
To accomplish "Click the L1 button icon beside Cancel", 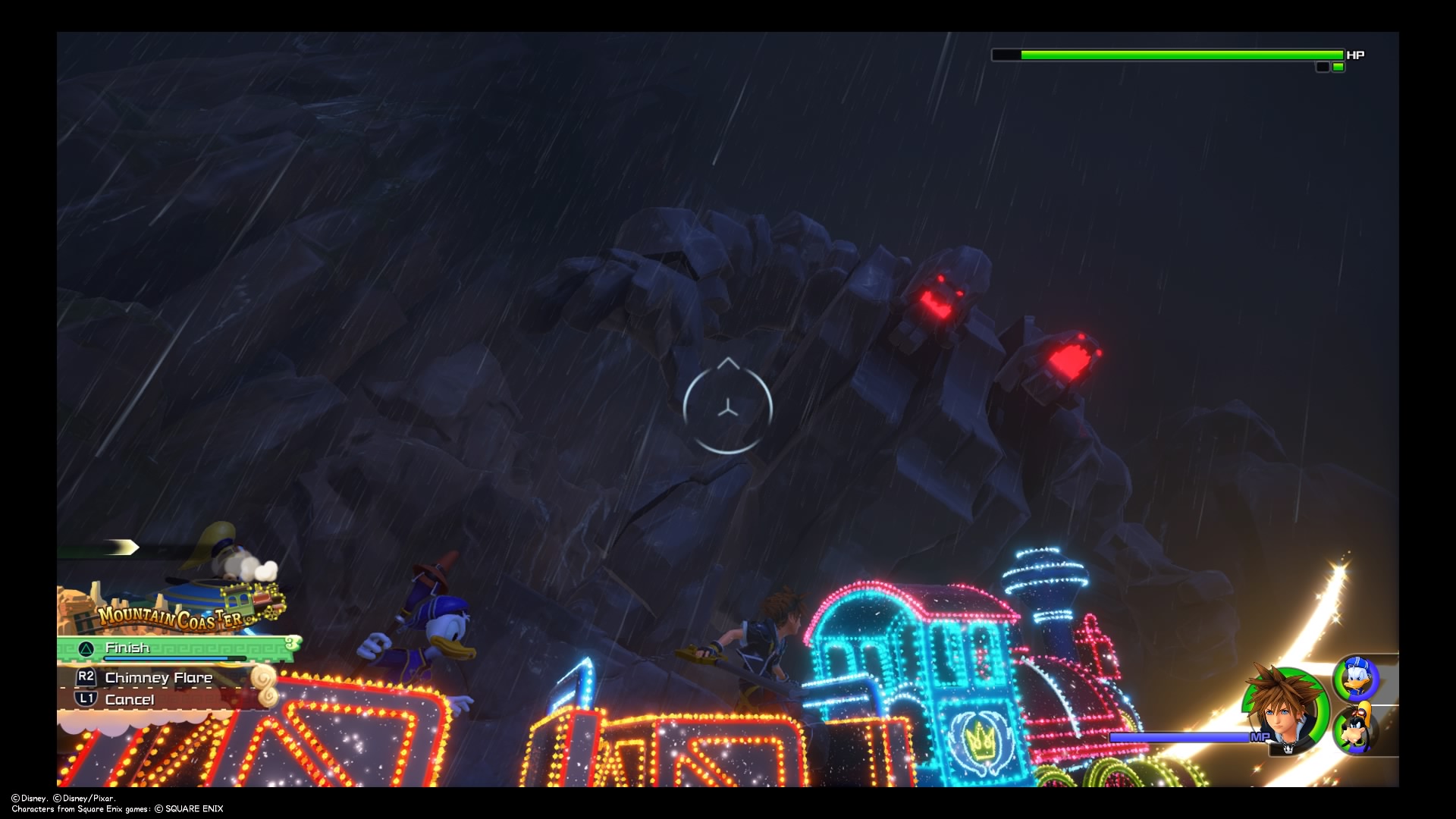I will click(86, 699).
